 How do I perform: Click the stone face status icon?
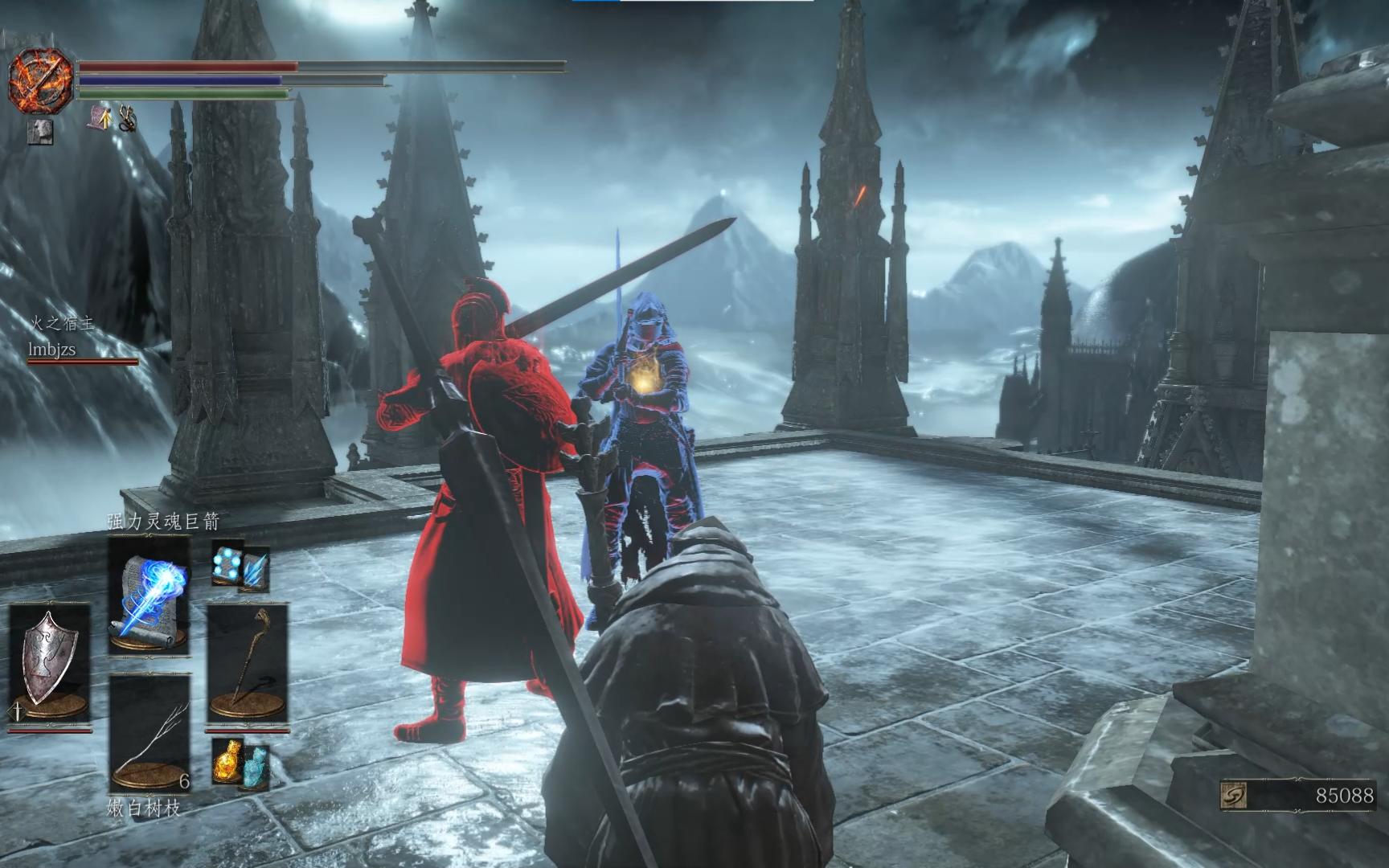(40, 131)
